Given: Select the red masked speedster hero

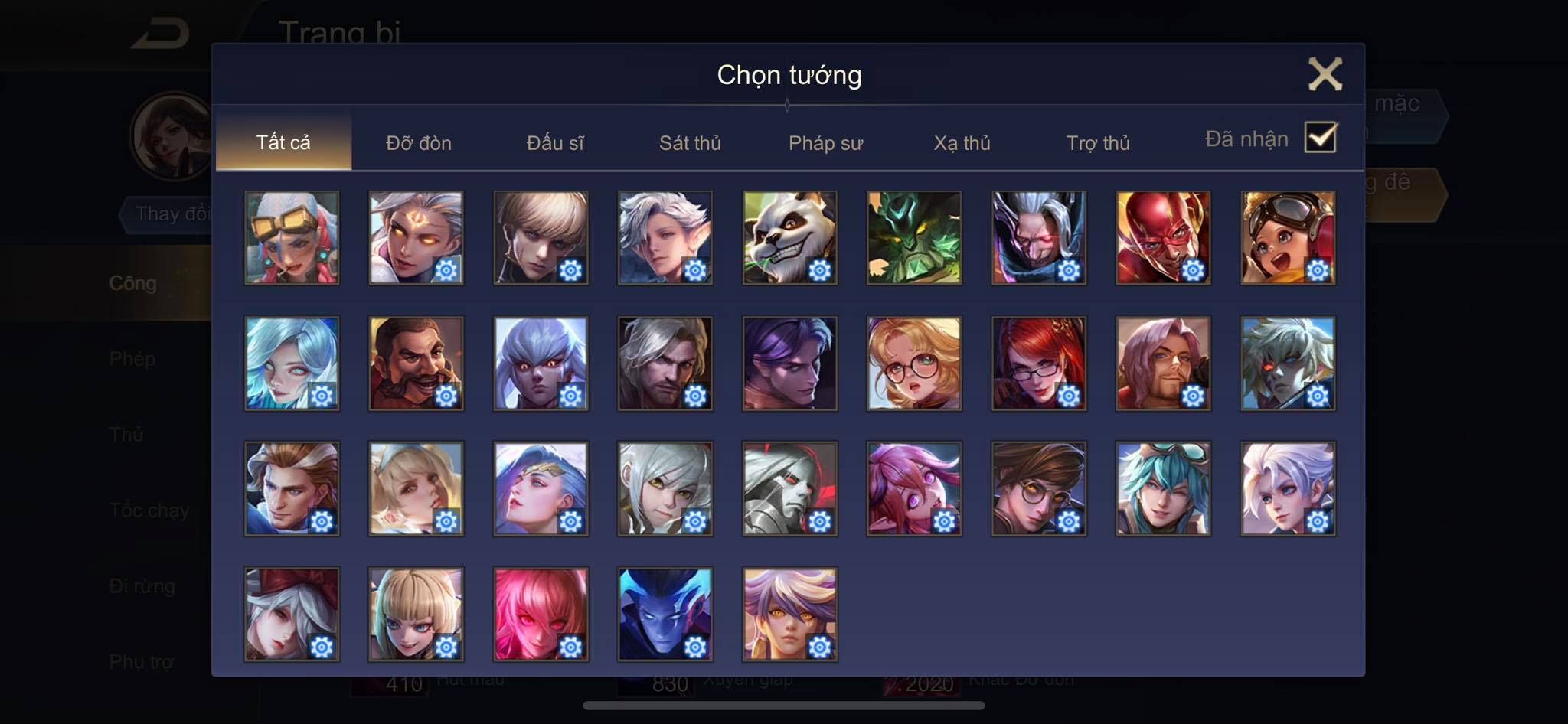Looking at the screenshot, I should coord(1163,238).
